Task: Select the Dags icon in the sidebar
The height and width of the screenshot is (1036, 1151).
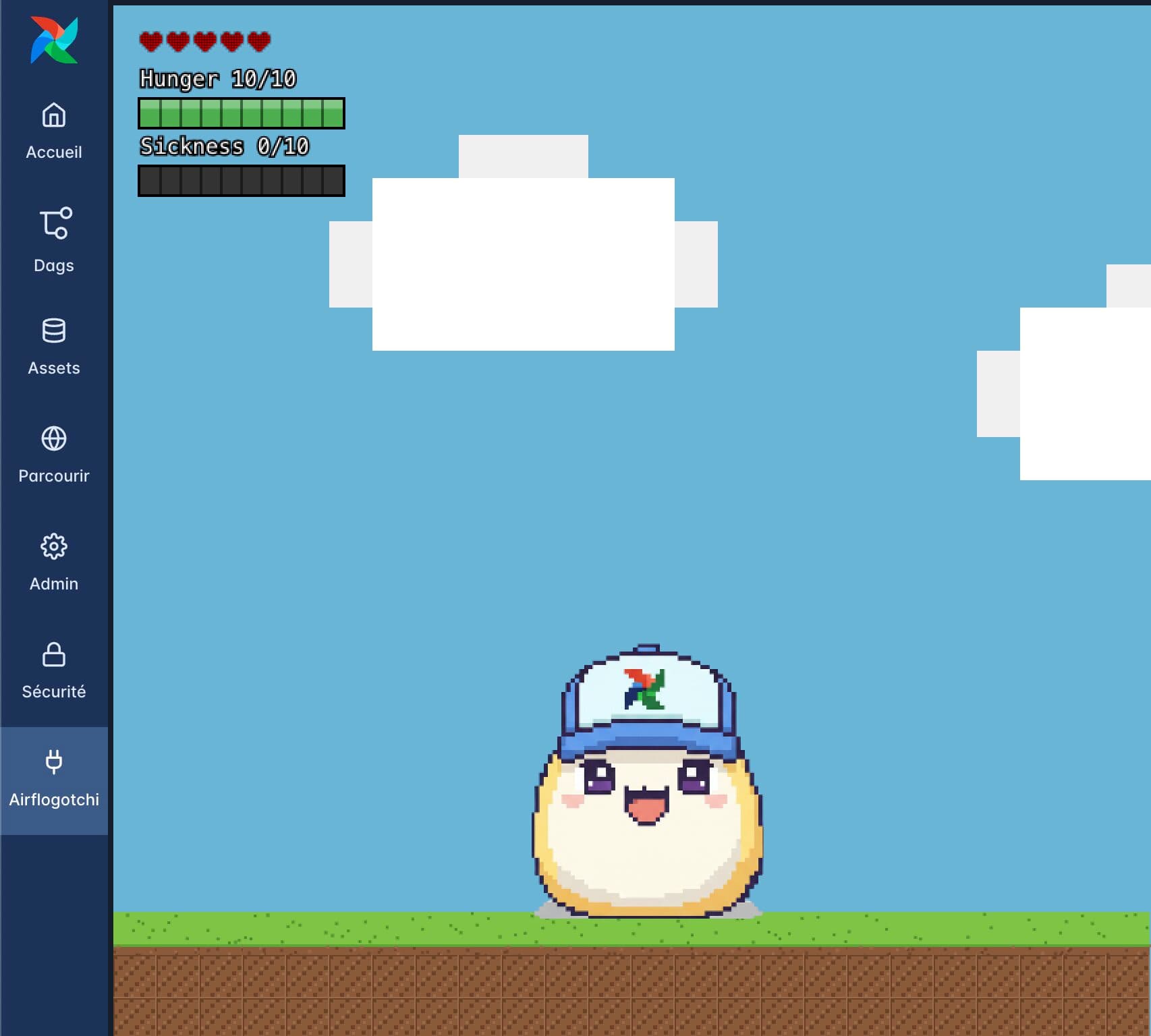Action: coord(54,223)
